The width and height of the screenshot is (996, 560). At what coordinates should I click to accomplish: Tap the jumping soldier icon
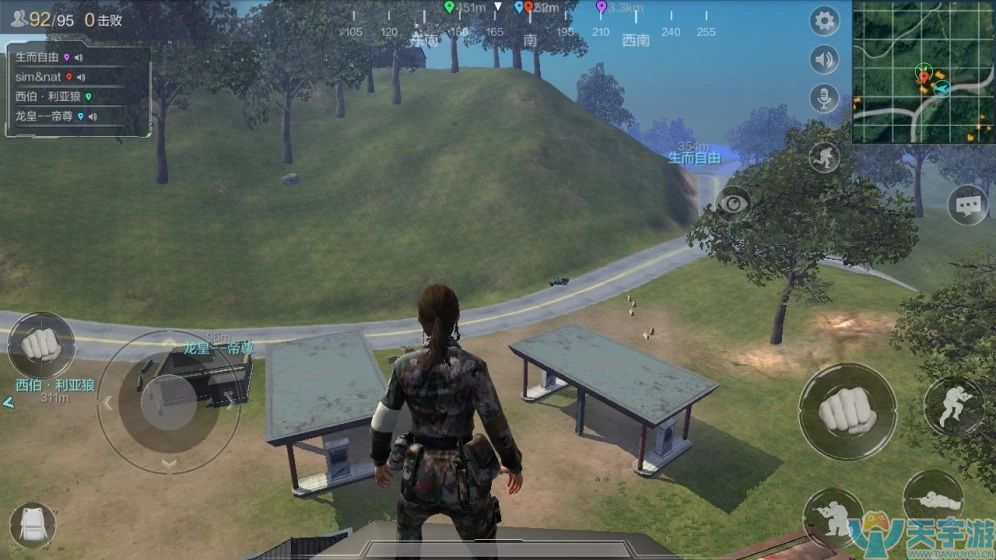point(953,405)
